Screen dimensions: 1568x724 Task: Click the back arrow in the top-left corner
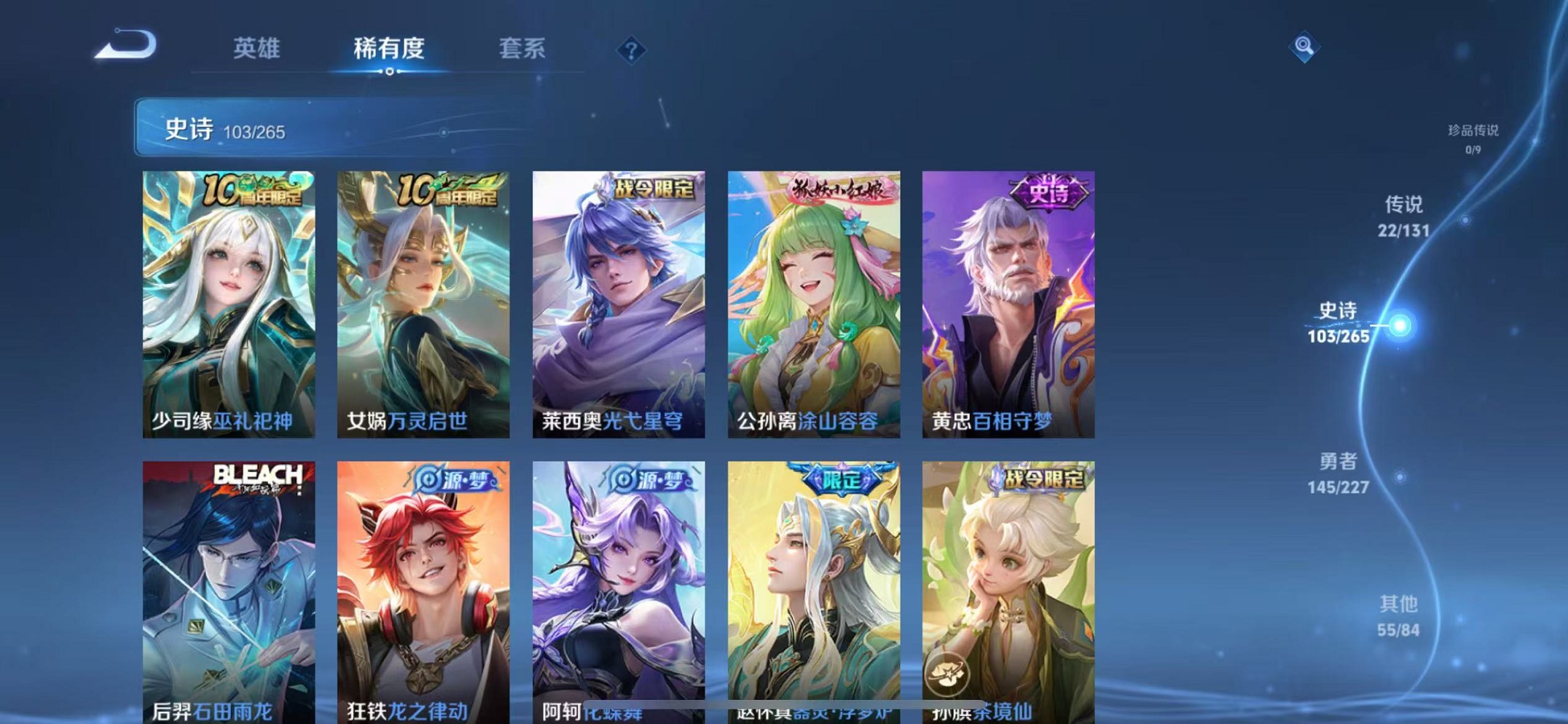click(x=128, y=45)
